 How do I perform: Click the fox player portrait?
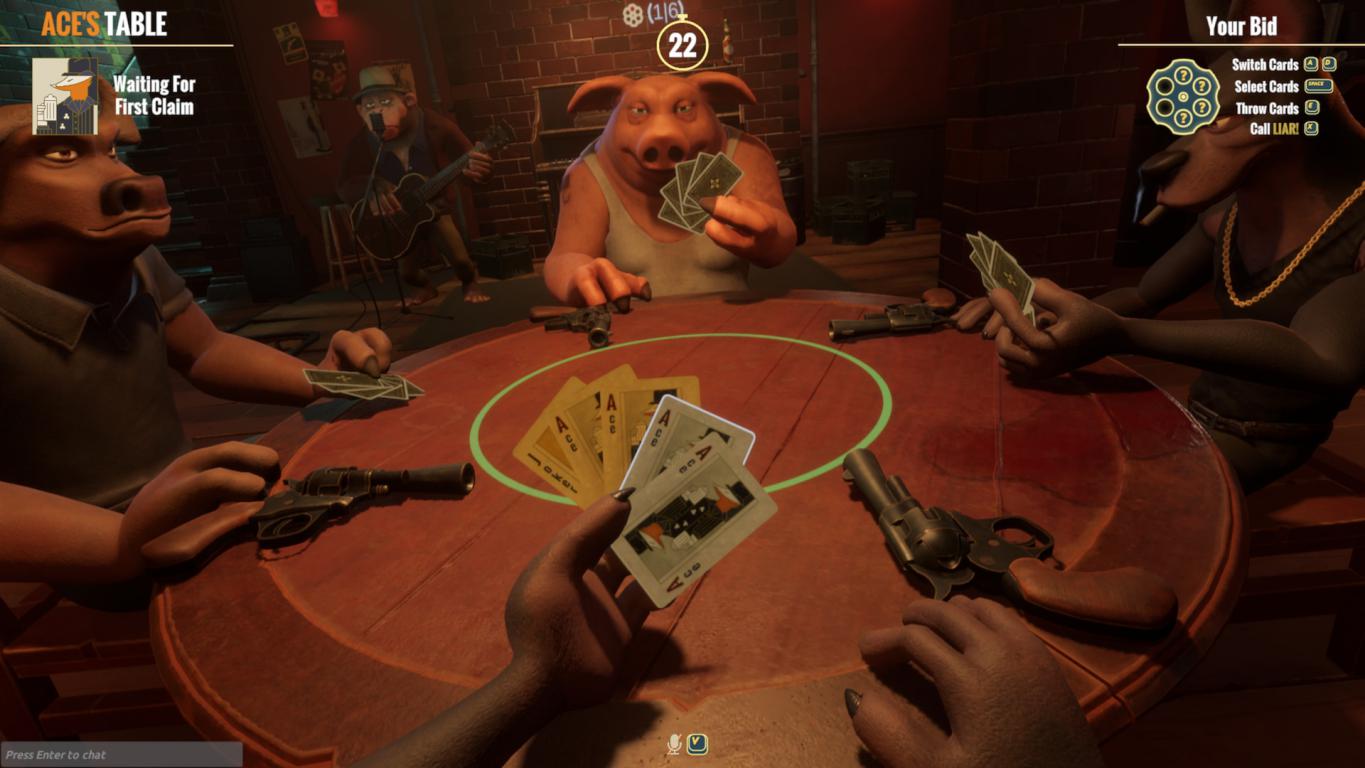click(66, 96)
